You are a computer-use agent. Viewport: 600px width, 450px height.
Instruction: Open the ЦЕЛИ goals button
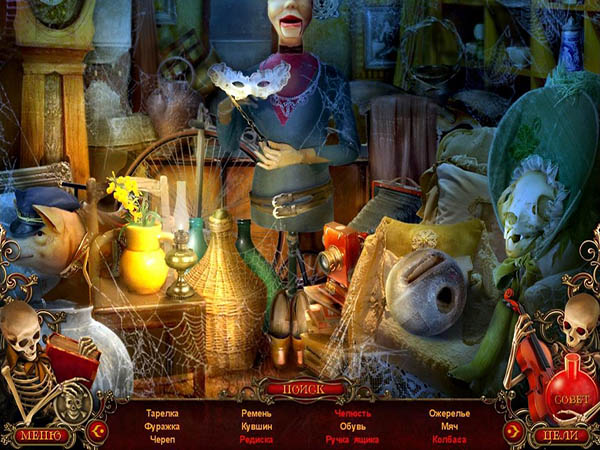tap(559, 436)
